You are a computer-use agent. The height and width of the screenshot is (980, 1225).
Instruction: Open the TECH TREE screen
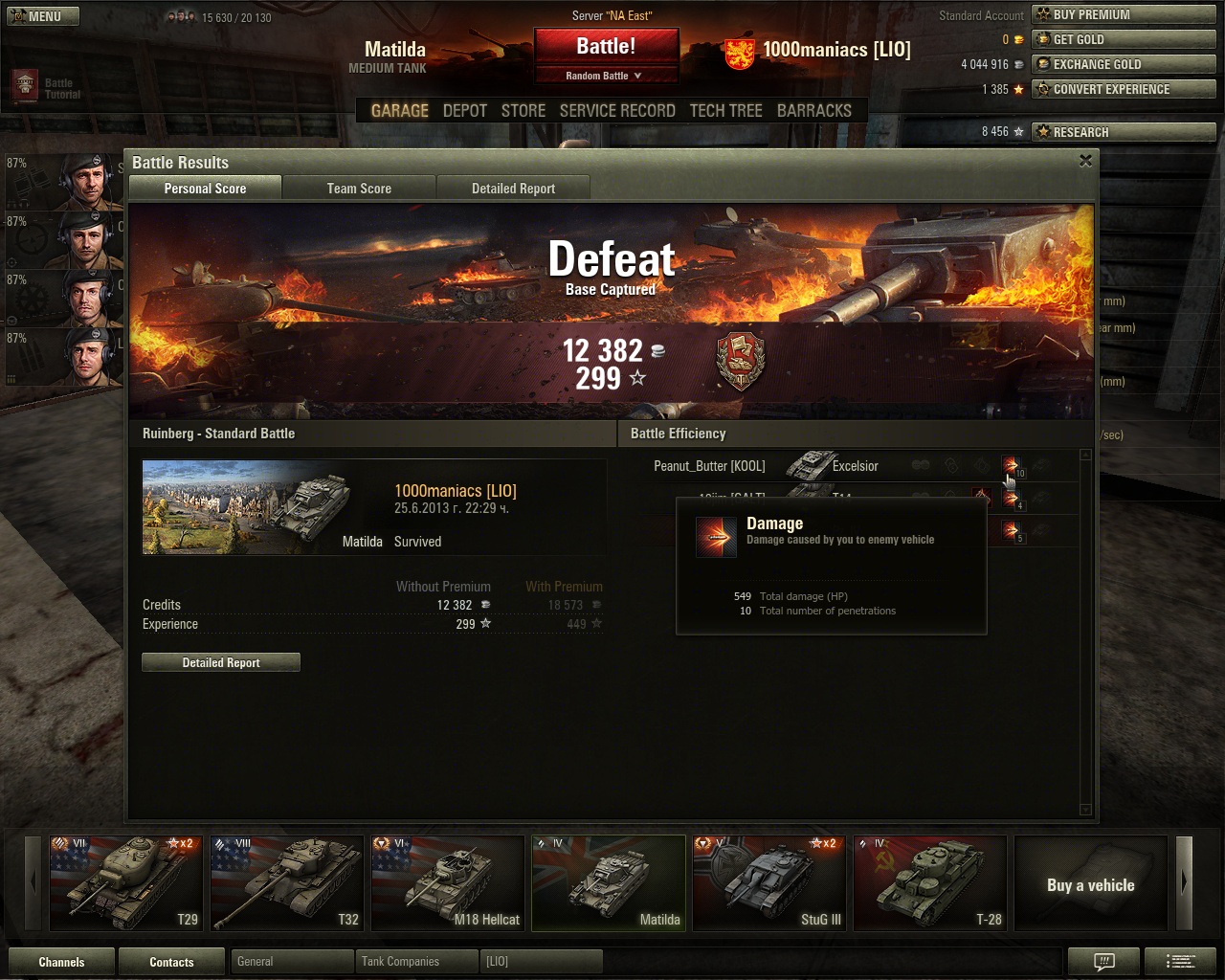[725, 111]
